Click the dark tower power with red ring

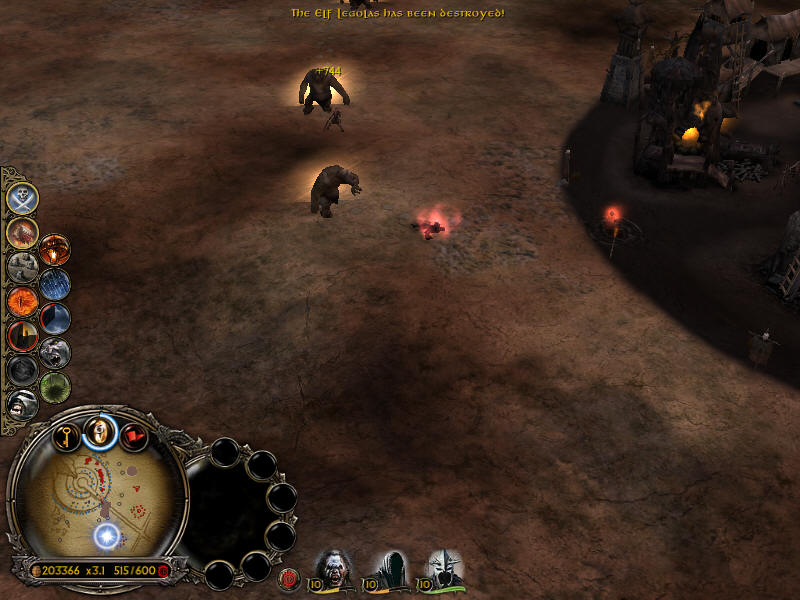click(x=22, y=335)
